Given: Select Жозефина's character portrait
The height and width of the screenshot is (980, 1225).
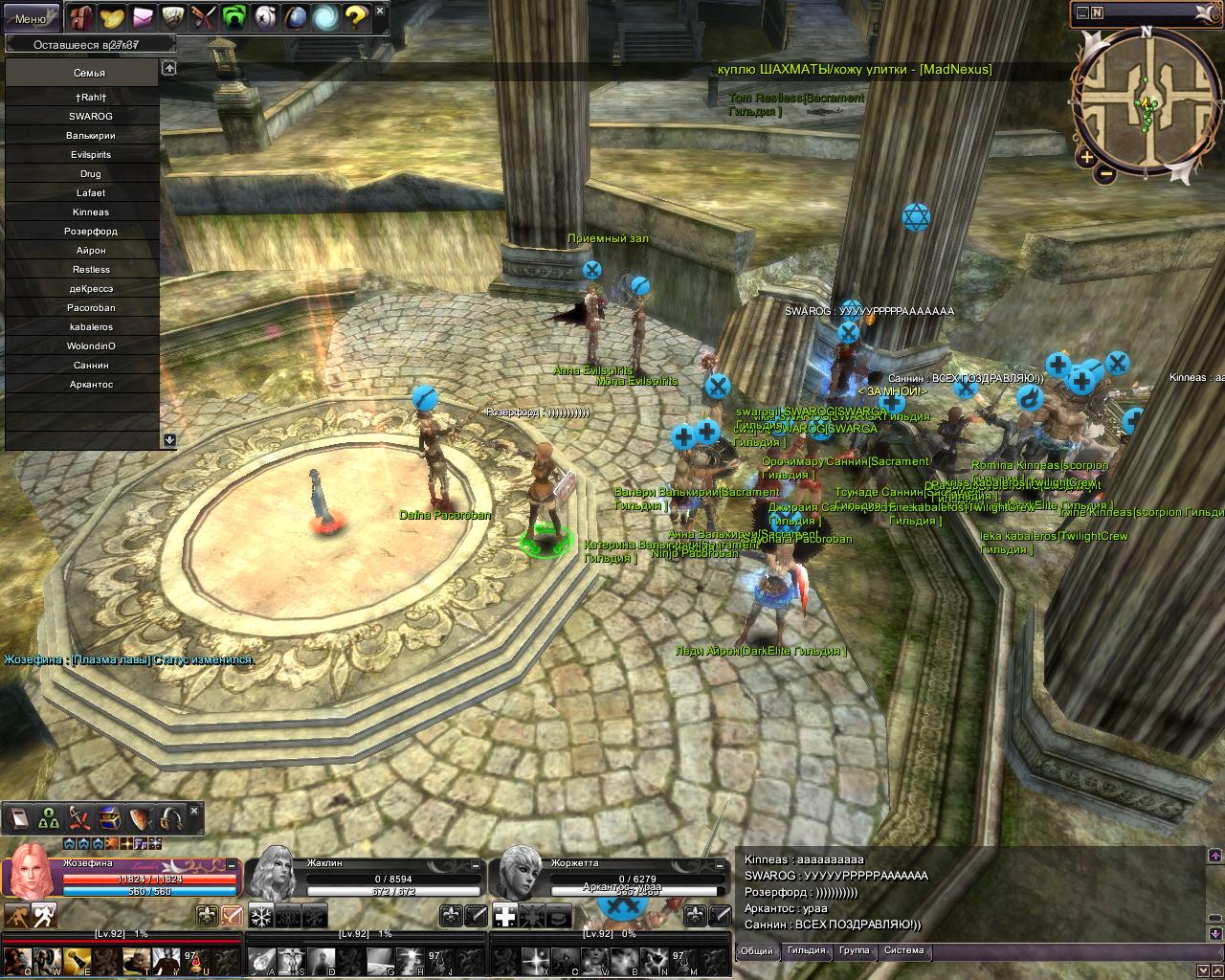Looking at the screenshot, I should point(31,872).
